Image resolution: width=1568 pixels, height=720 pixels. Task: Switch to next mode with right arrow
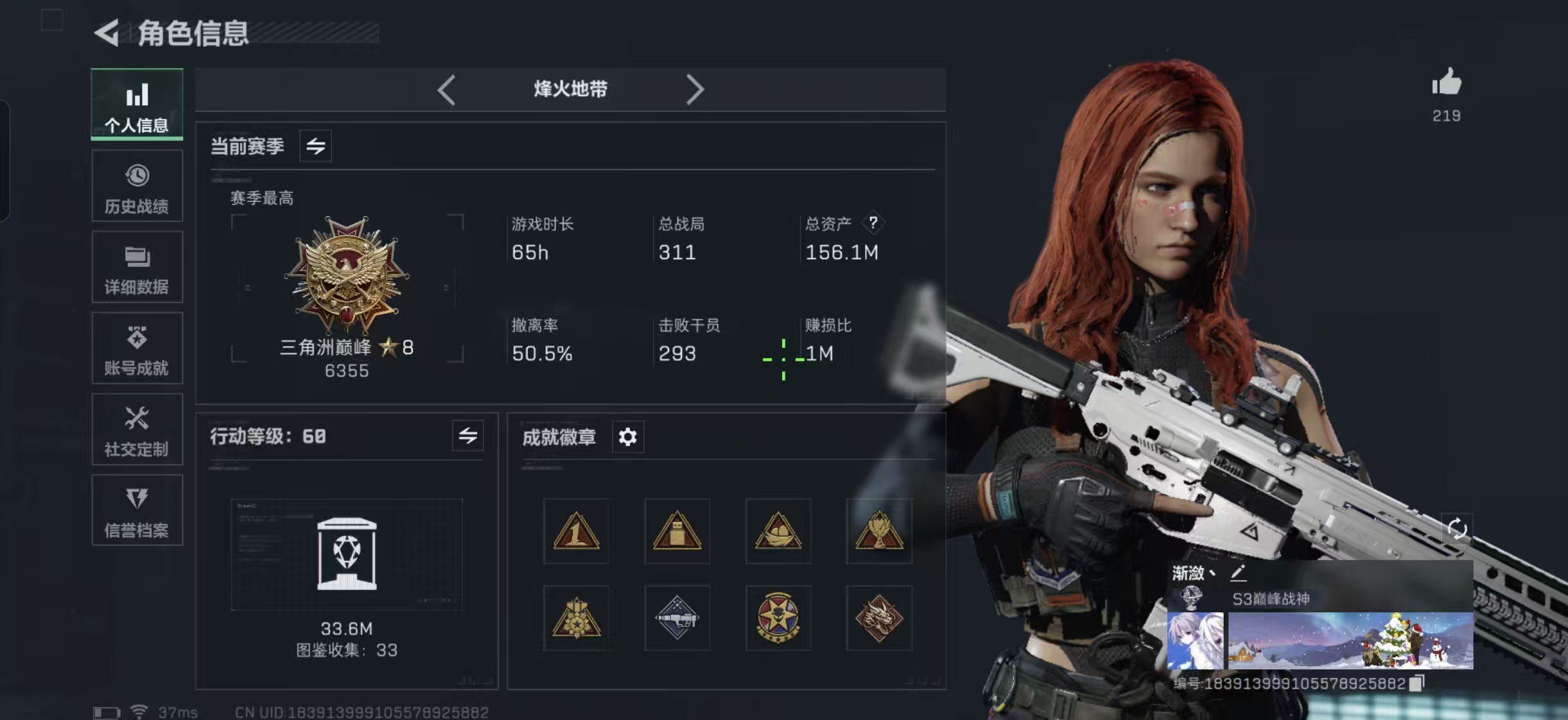(695, 90)
